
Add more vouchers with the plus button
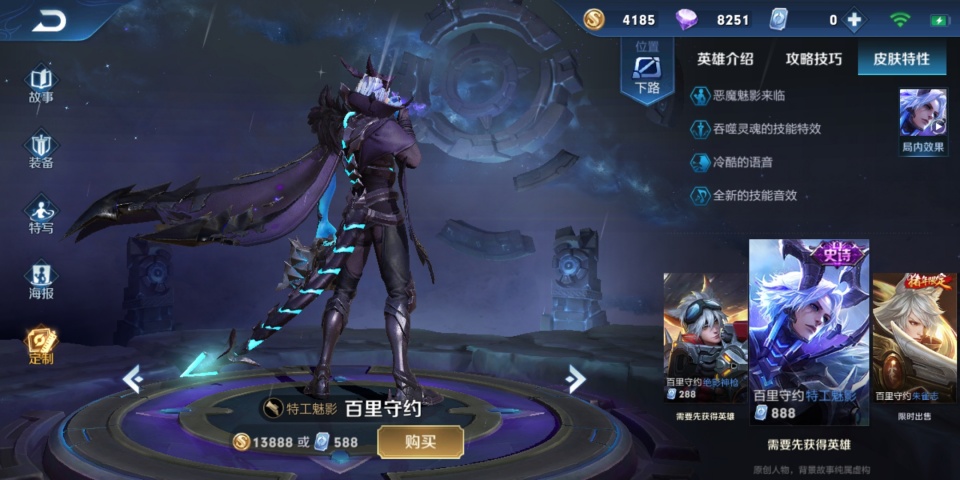(854, 20)
